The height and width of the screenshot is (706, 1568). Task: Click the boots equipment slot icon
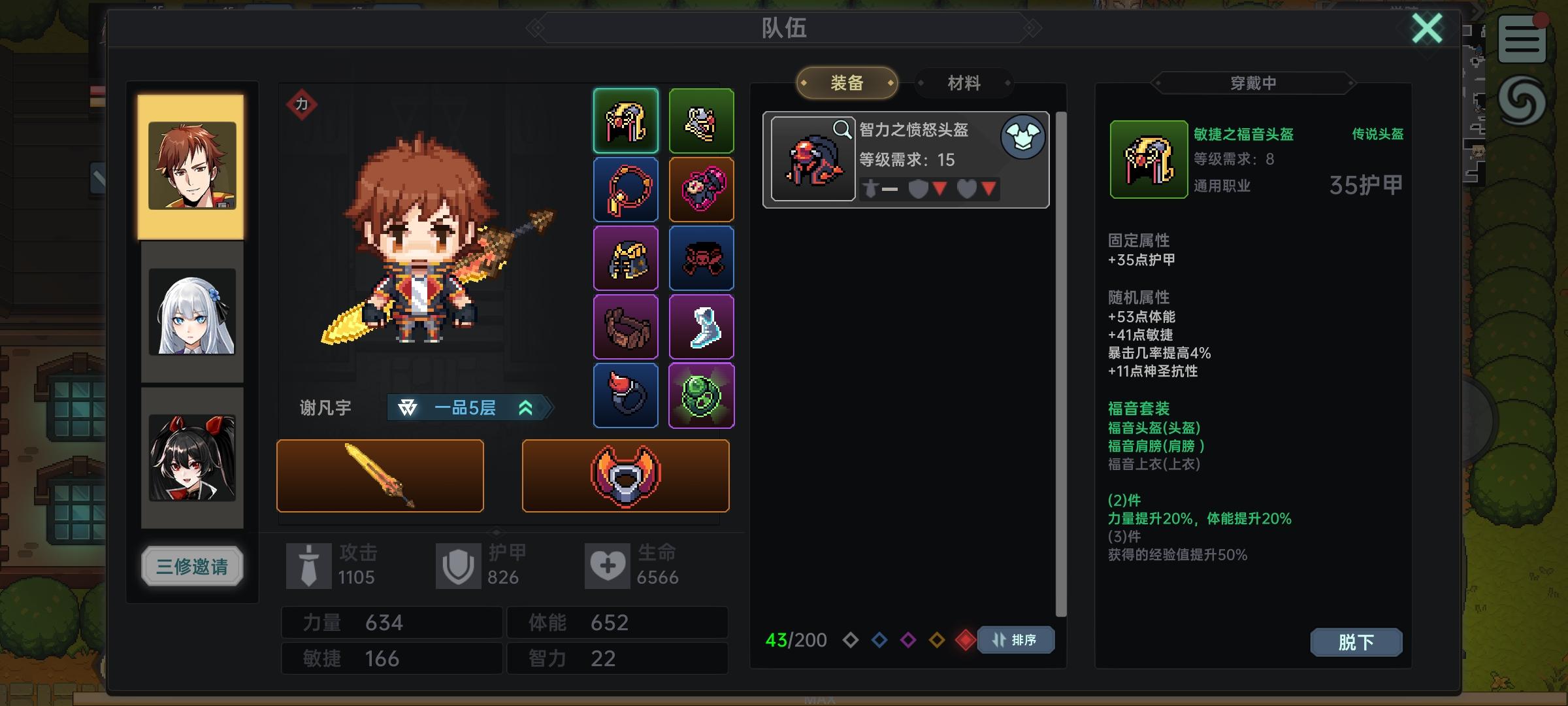click(x=702, y=326)
